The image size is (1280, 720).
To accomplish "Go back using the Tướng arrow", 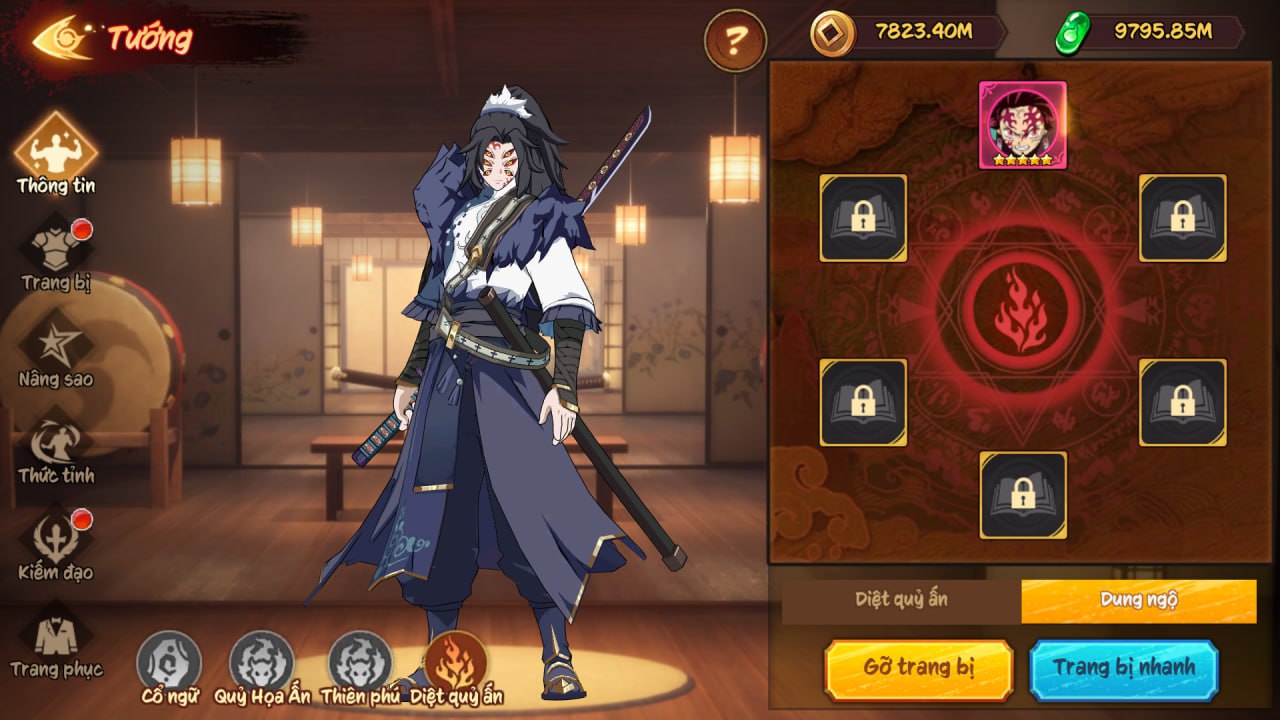I will point(62,39).
